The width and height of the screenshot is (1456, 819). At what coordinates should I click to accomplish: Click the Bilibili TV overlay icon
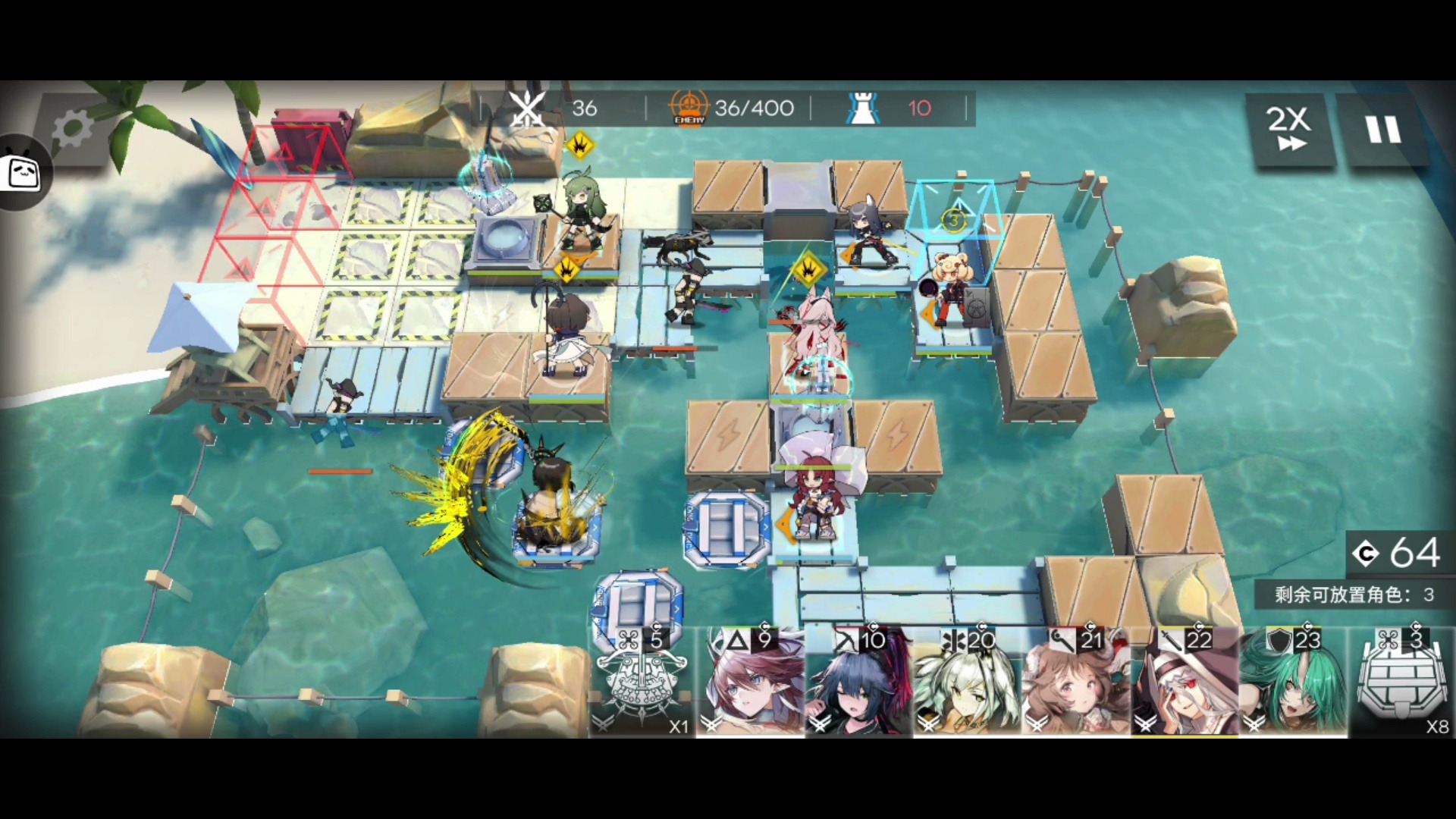[23, 173]
